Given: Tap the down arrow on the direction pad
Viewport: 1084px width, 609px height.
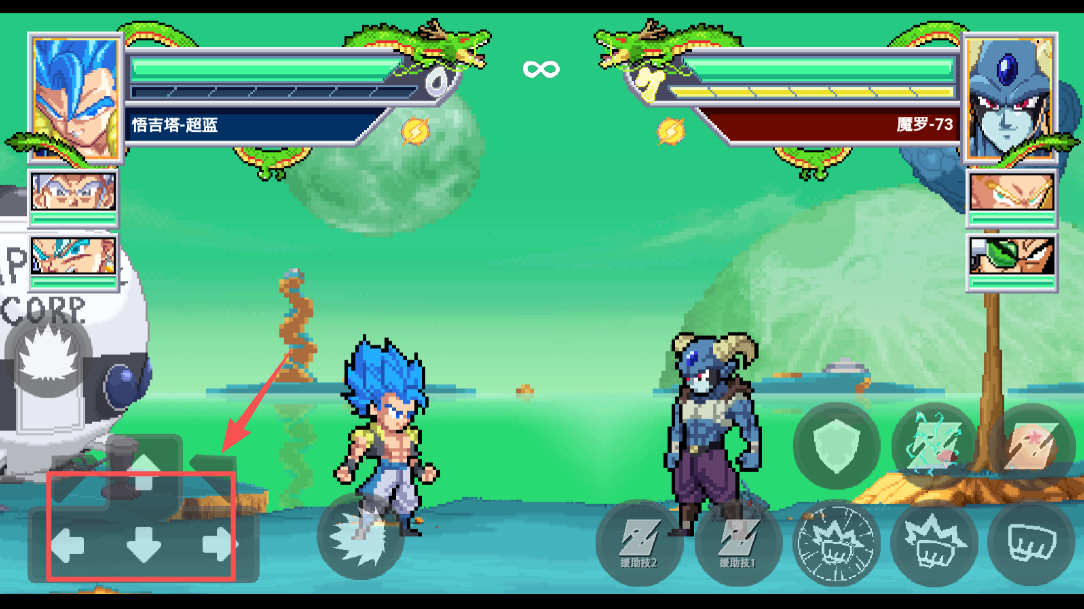Looking at the screenshot, I should 143,545.
